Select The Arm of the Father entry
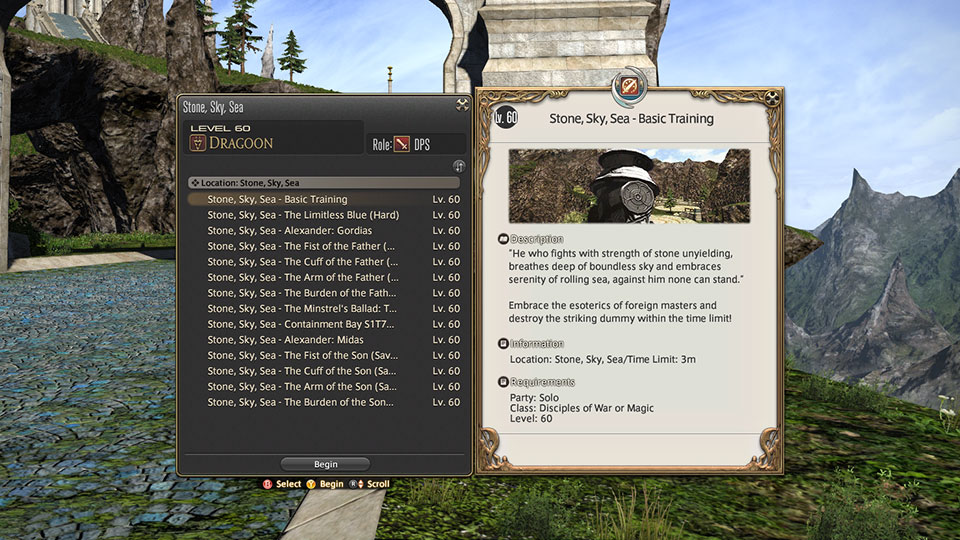The width and height of the screenshot is (960, 540). [302, 277]
